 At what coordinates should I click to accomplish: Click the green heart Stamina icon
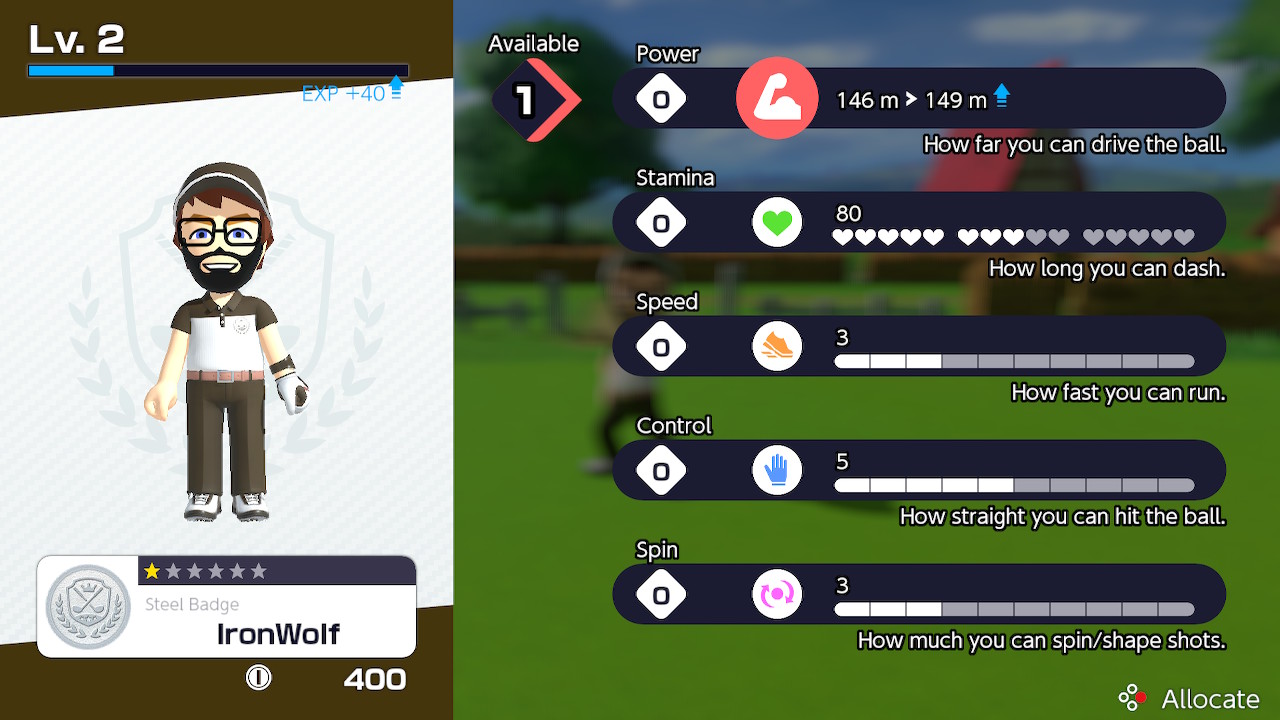click(x=777, y=222)
